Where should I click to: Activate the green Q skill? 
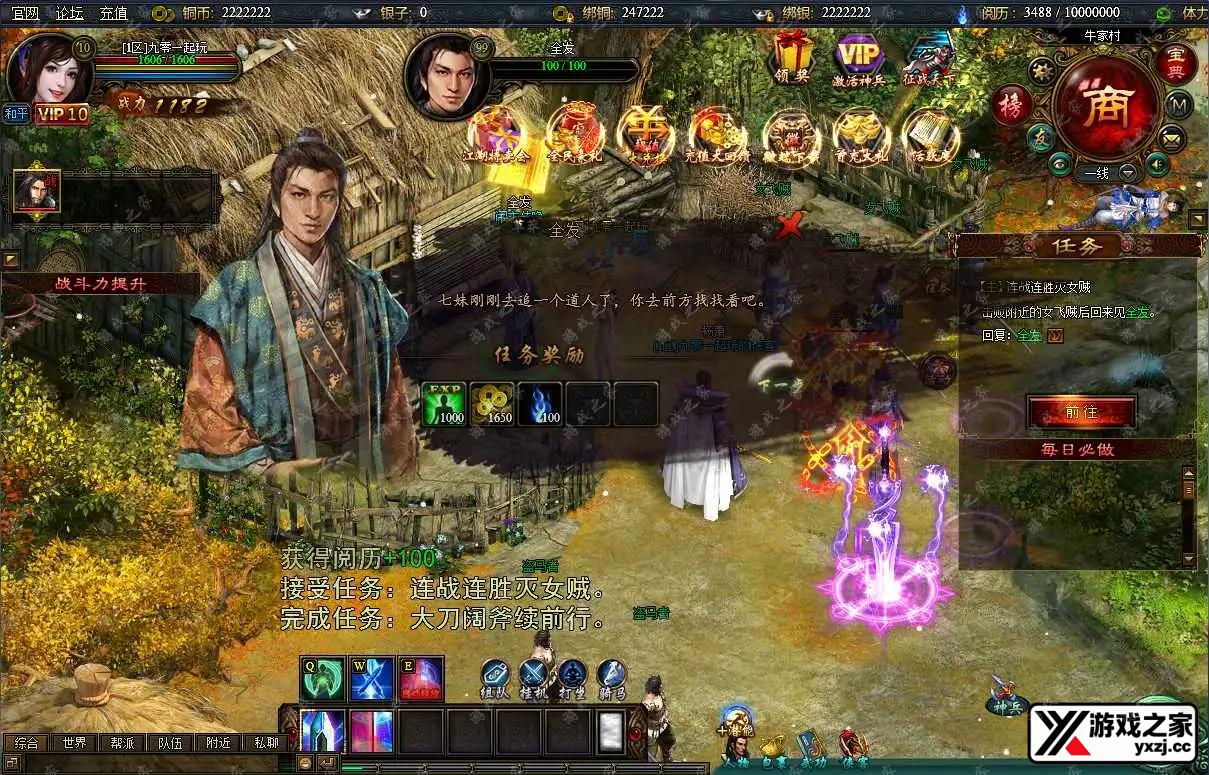point(322,680)
